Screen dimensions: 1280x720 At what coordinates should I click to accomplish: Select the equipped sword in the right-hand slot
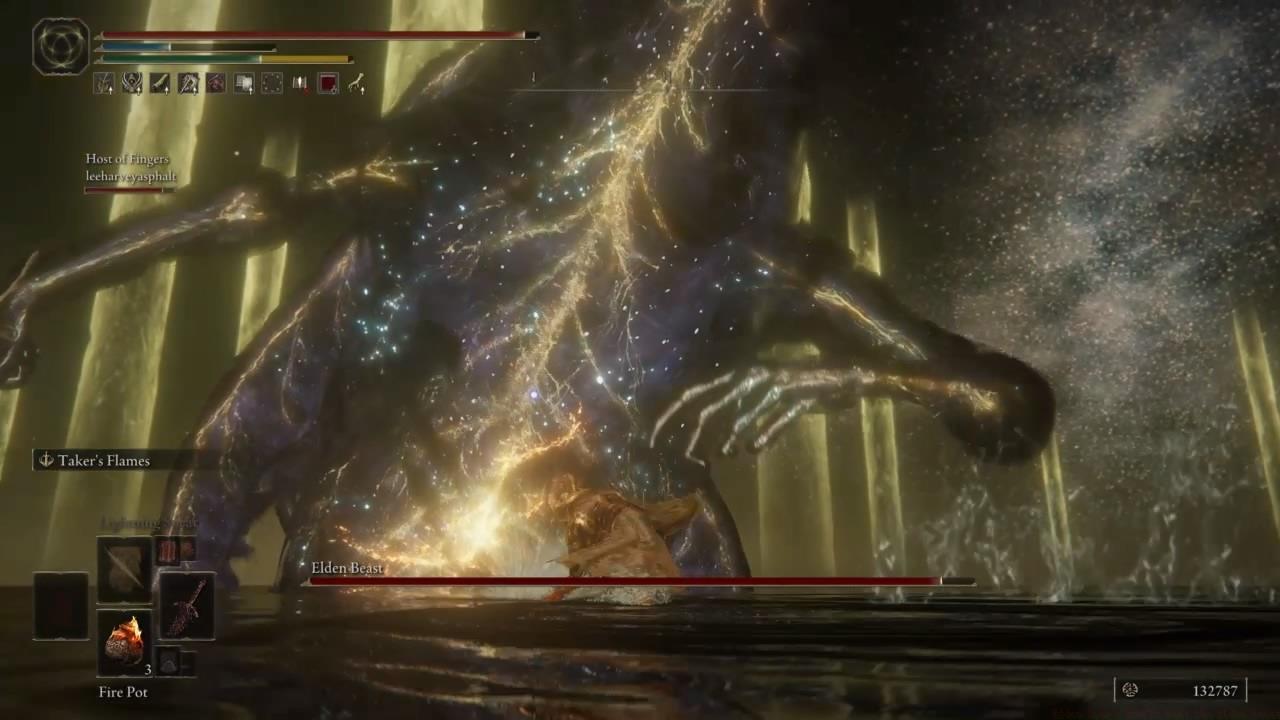(x=186, y=608)
